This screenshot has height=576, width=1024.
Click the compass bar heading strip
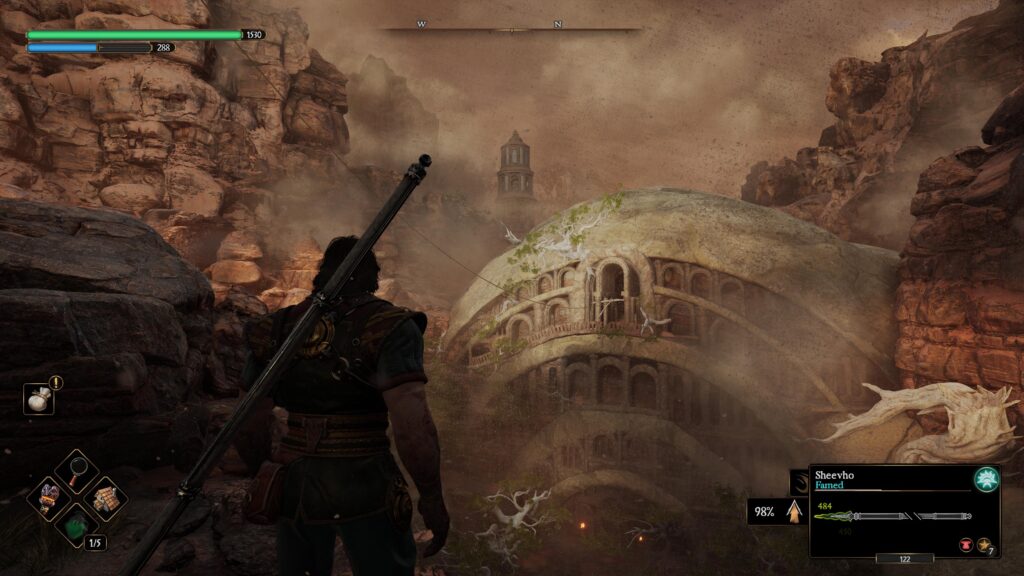(x=513, y=28)
